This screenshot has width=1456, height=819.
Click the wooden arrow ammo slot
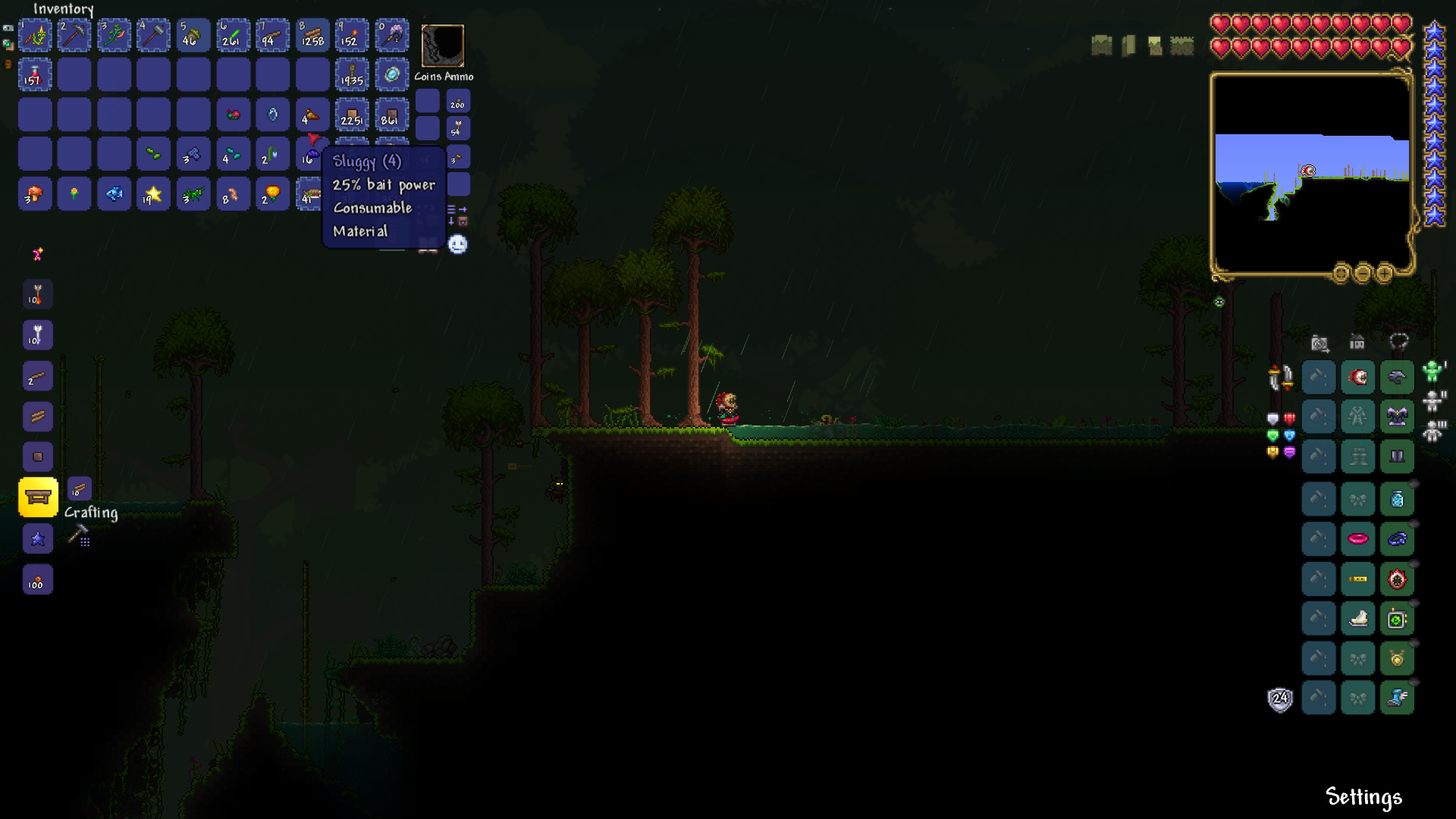coord(458,128)
